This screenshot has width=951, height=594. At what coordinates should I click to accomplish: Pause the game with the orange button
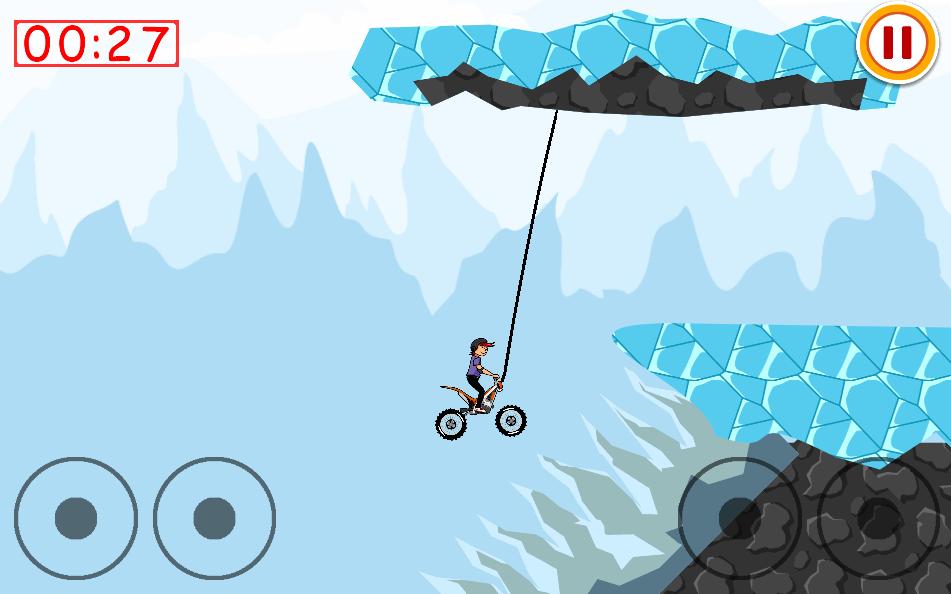895,42
